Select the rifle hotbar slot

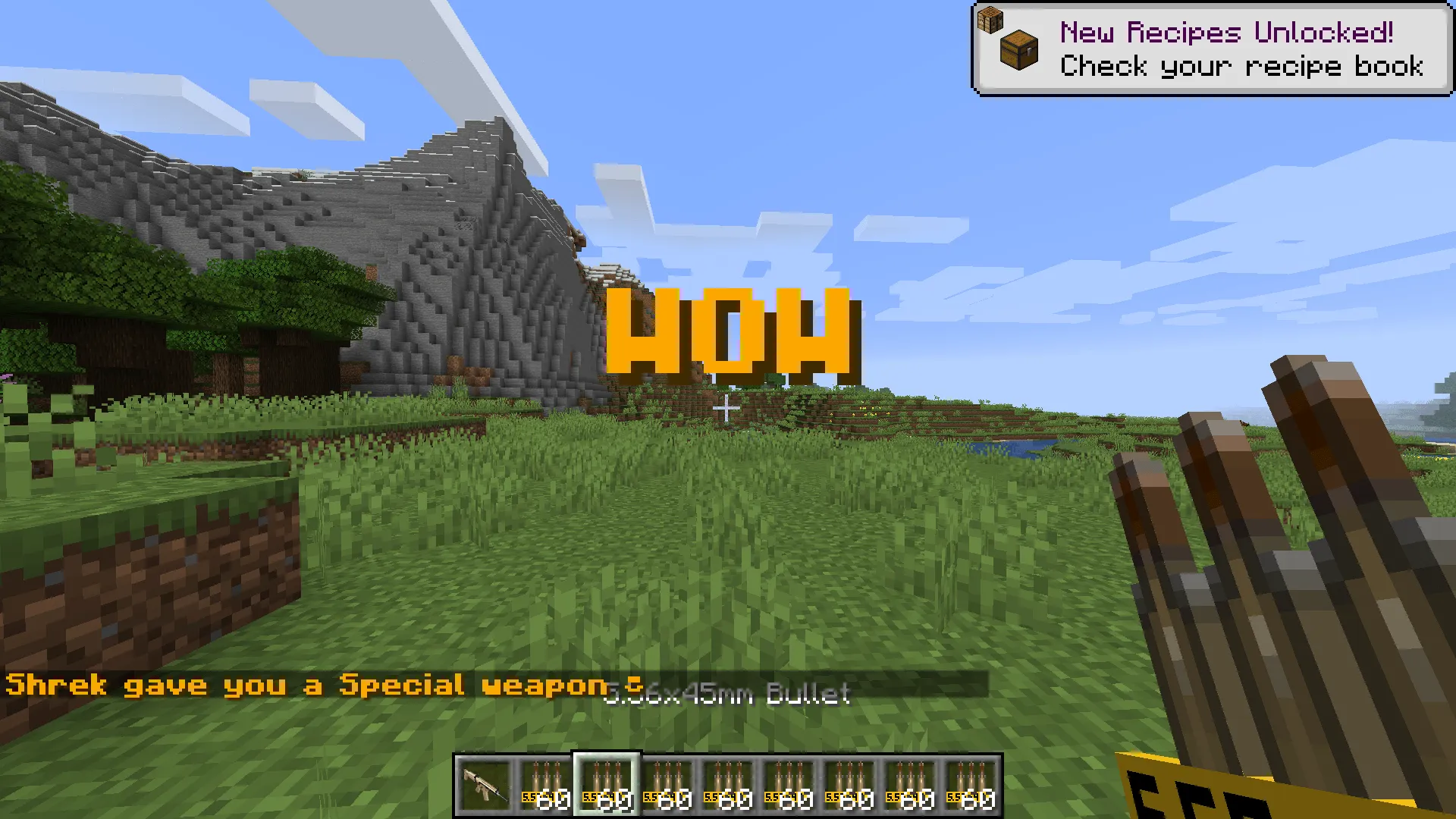485,786
